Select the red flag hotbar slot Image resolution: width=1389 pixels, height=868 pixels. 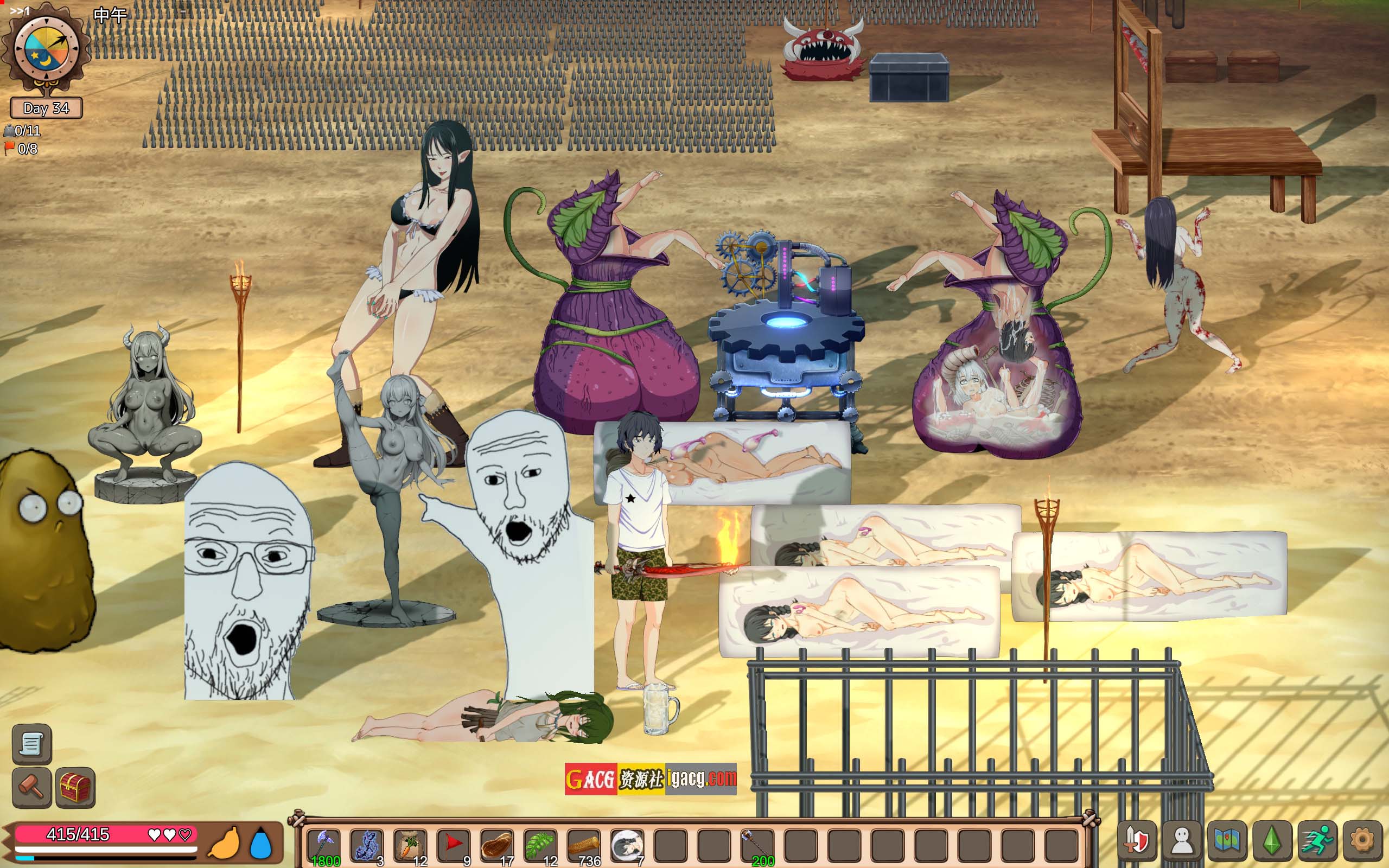454,846
